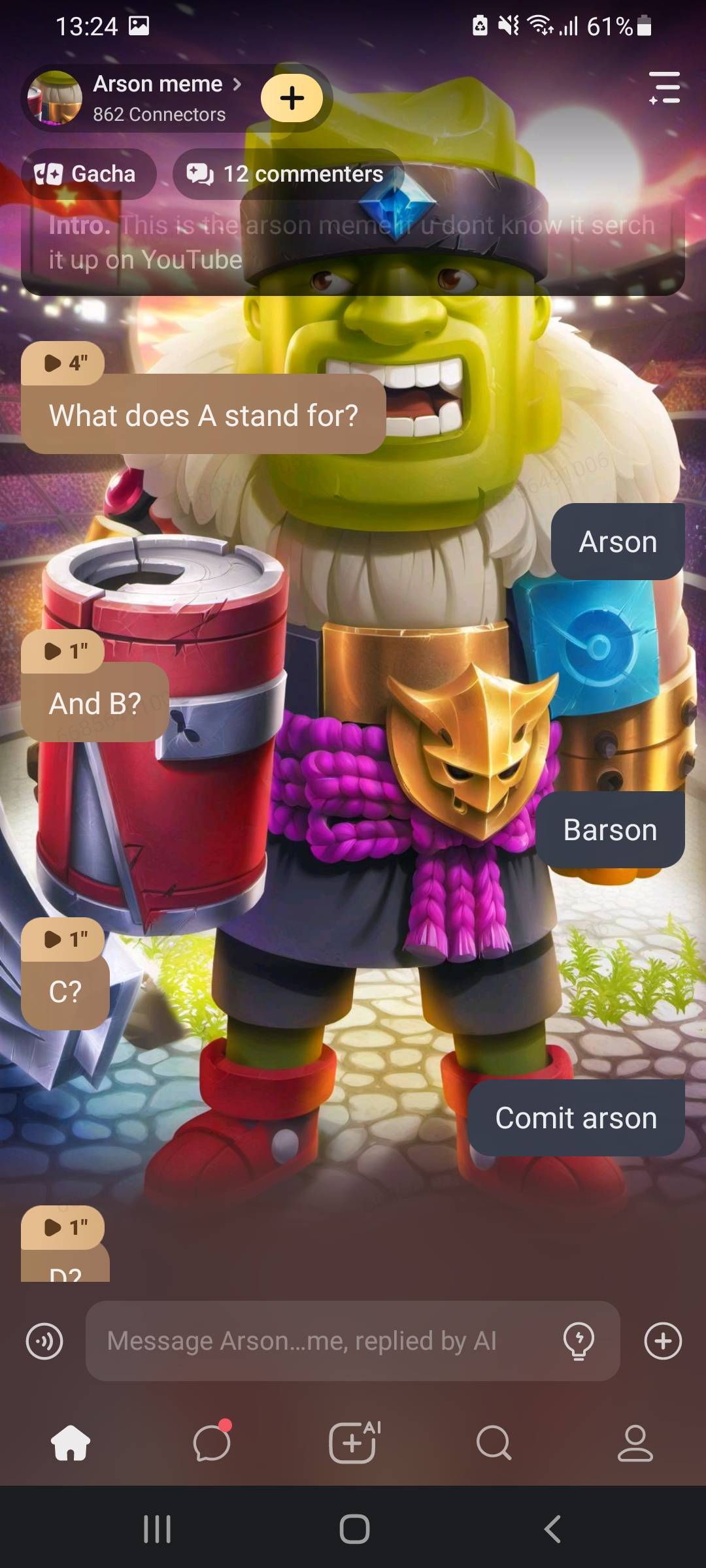Select the 'What does A stand for?' message
The width and height of the screenshot is (706, 1568).
tap(203, 416)
